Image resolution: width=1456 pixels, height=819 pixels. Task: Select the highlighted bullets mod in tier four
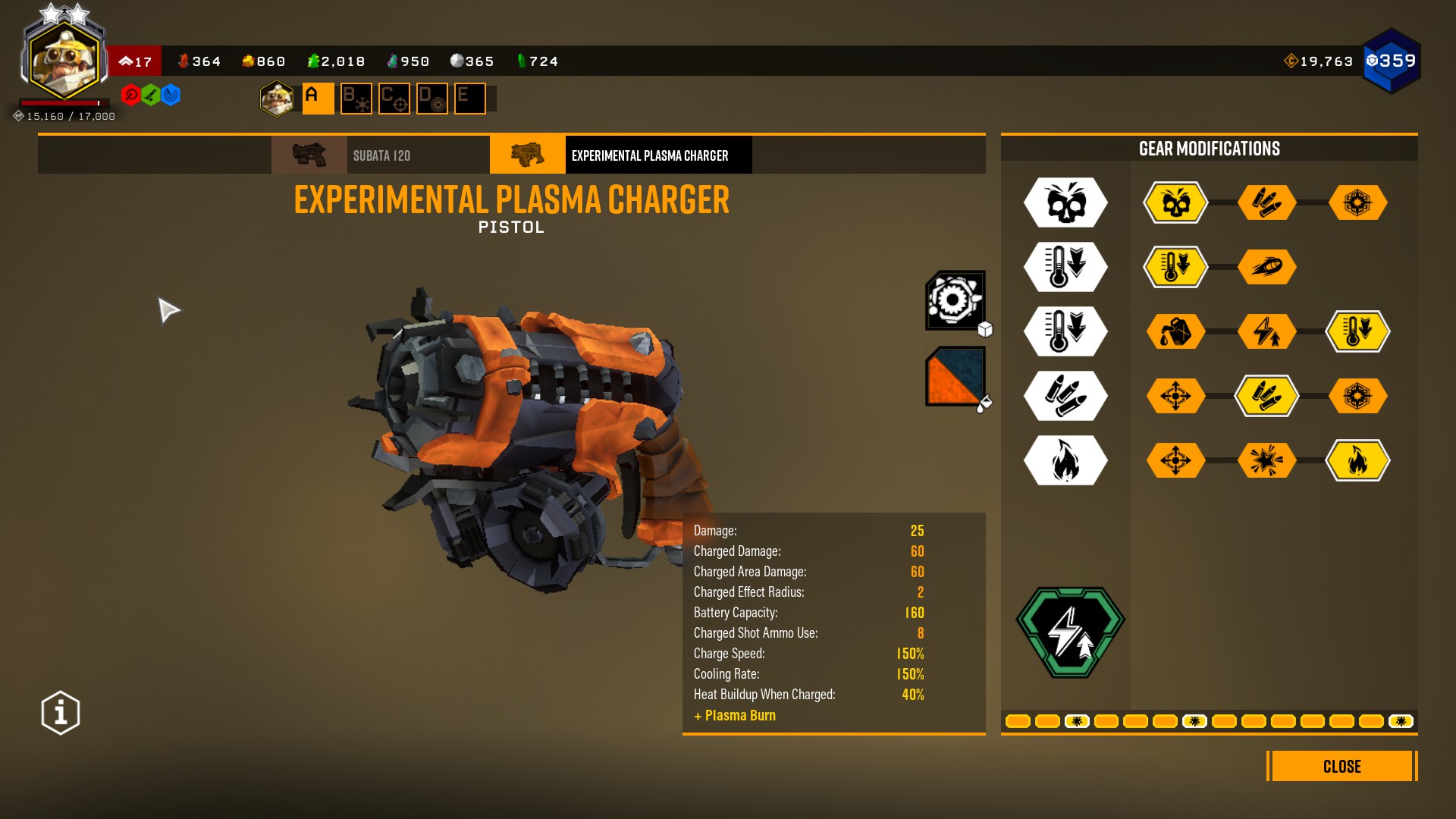pos(1266,396)
